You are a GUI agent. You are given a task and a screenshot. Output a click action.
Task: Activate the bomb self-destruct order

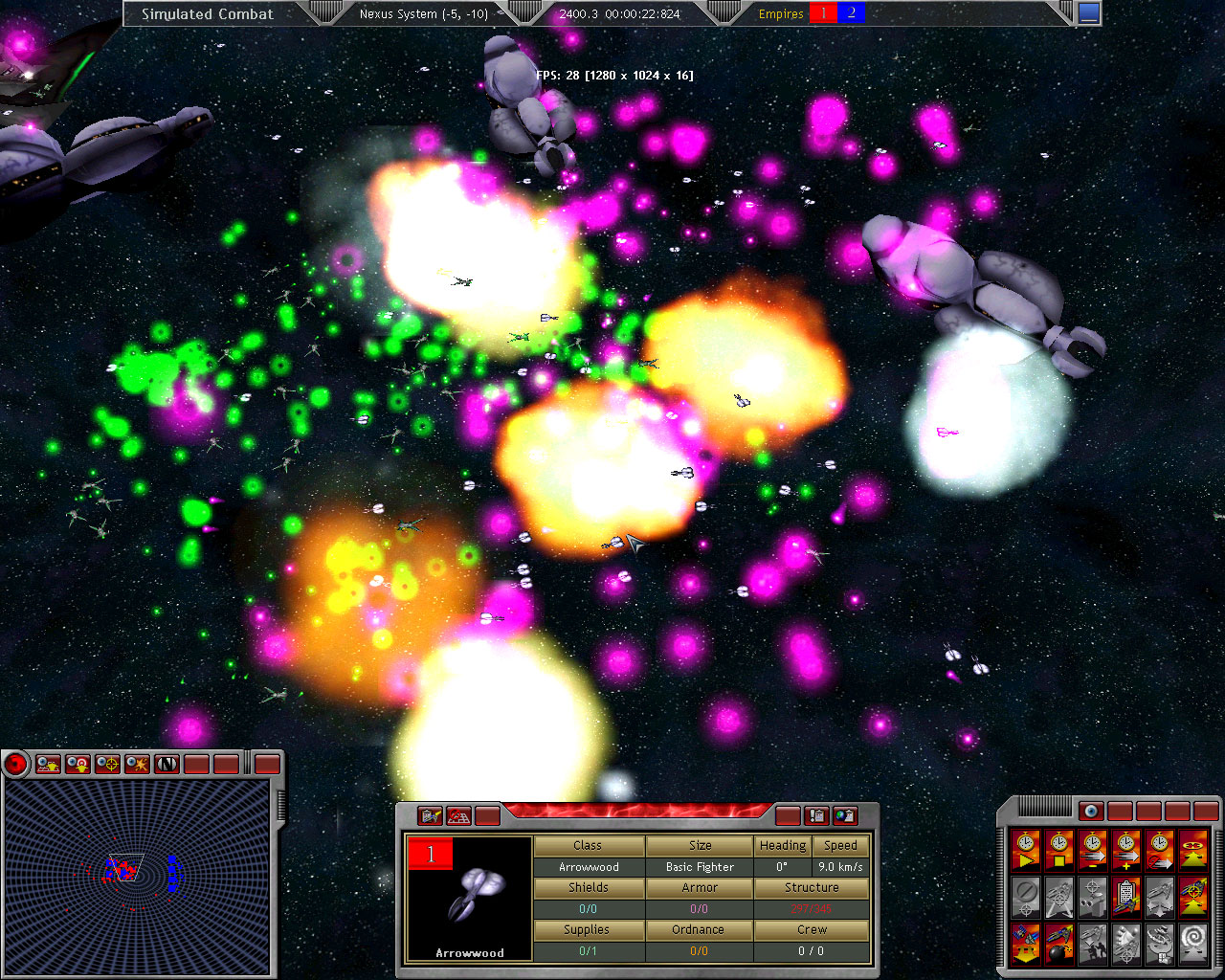pos(1058,943)
